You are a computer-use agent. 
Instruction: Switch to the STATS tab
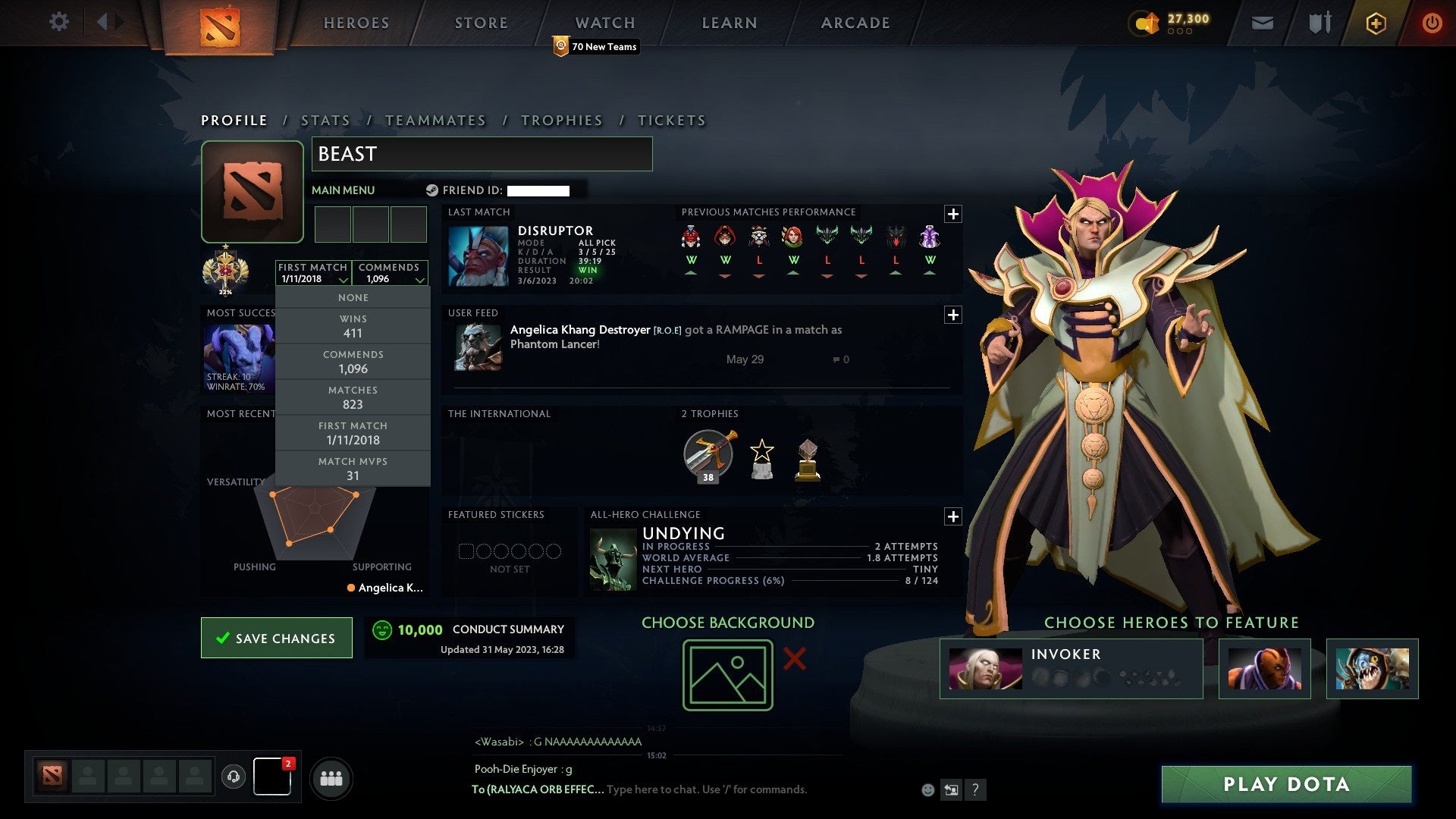325,120
